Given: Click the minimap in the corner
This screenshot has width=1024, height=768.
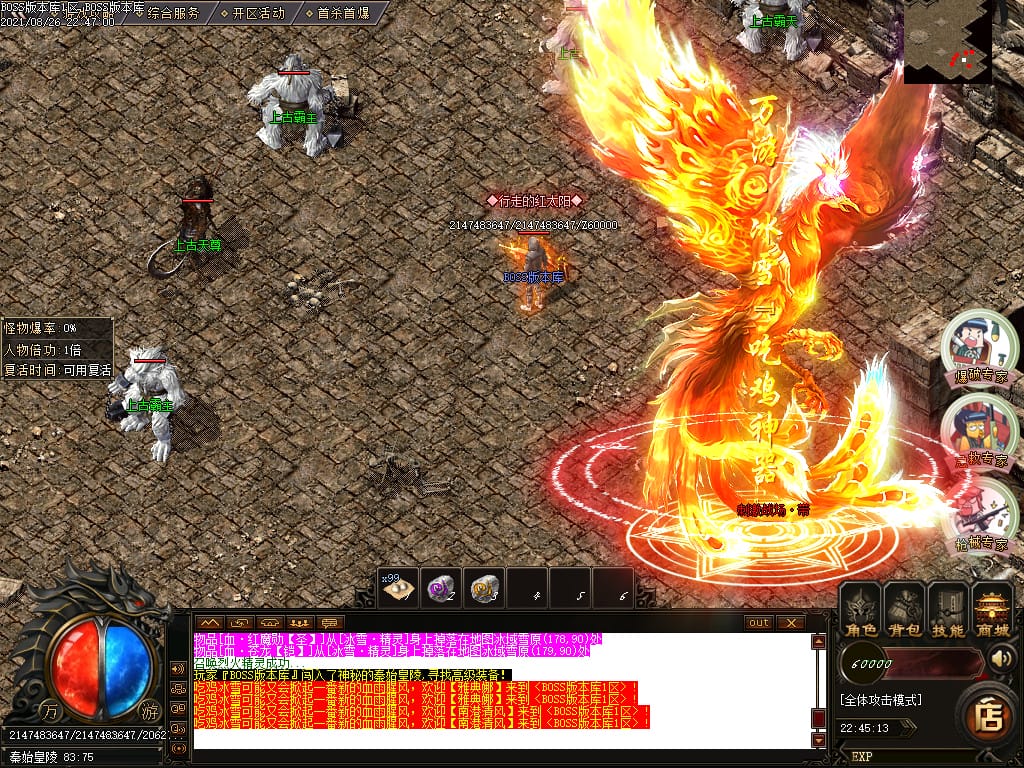Looking at the screenshot, I should click(x=947, y=42).
